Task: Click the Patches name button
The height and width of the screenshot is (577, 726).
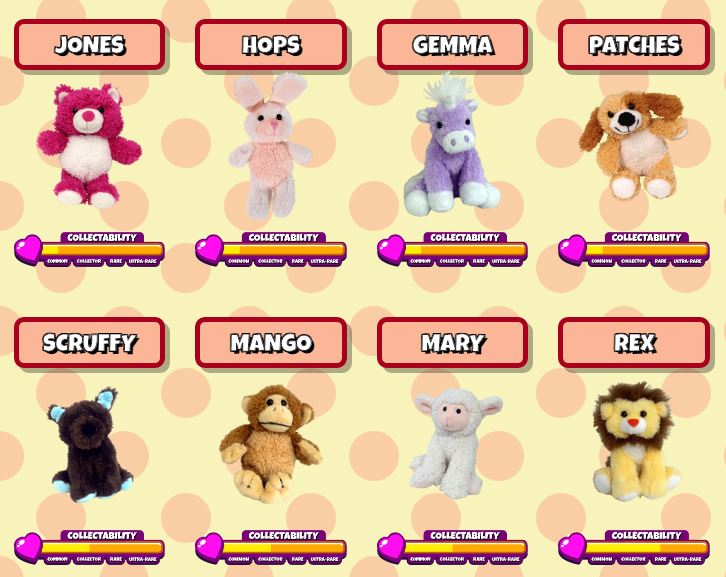Action: (x=634, y=45)
